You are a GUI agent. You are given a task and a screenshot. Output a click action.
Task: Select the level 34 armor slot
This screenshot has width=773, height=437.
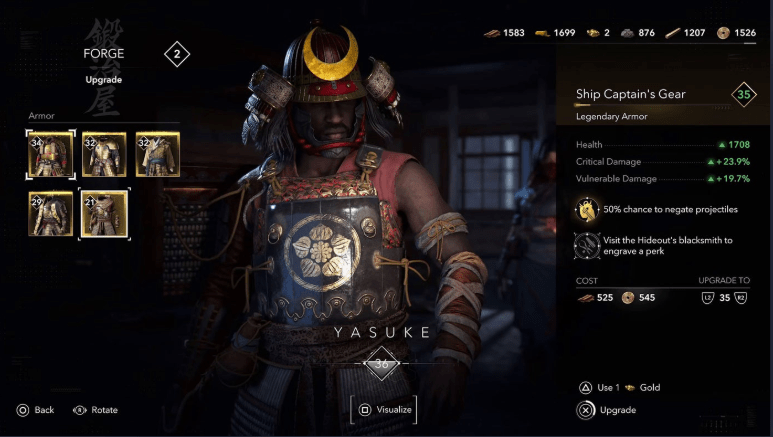(50, 154)
